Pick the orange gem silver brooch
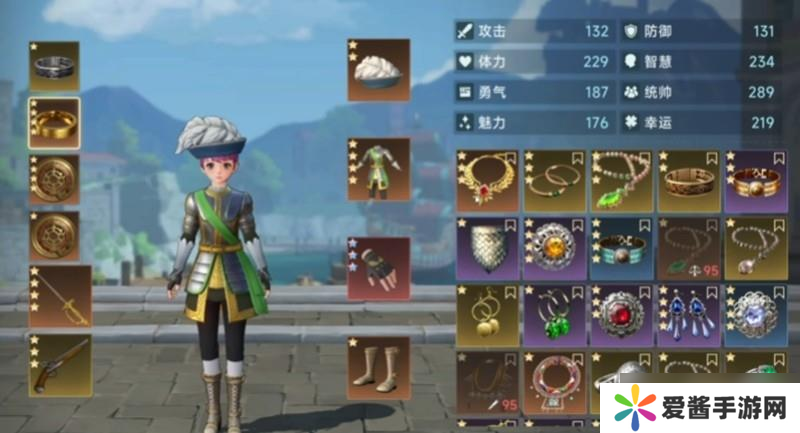This screenshot has height=433, width=800. [x=554, y=246]
